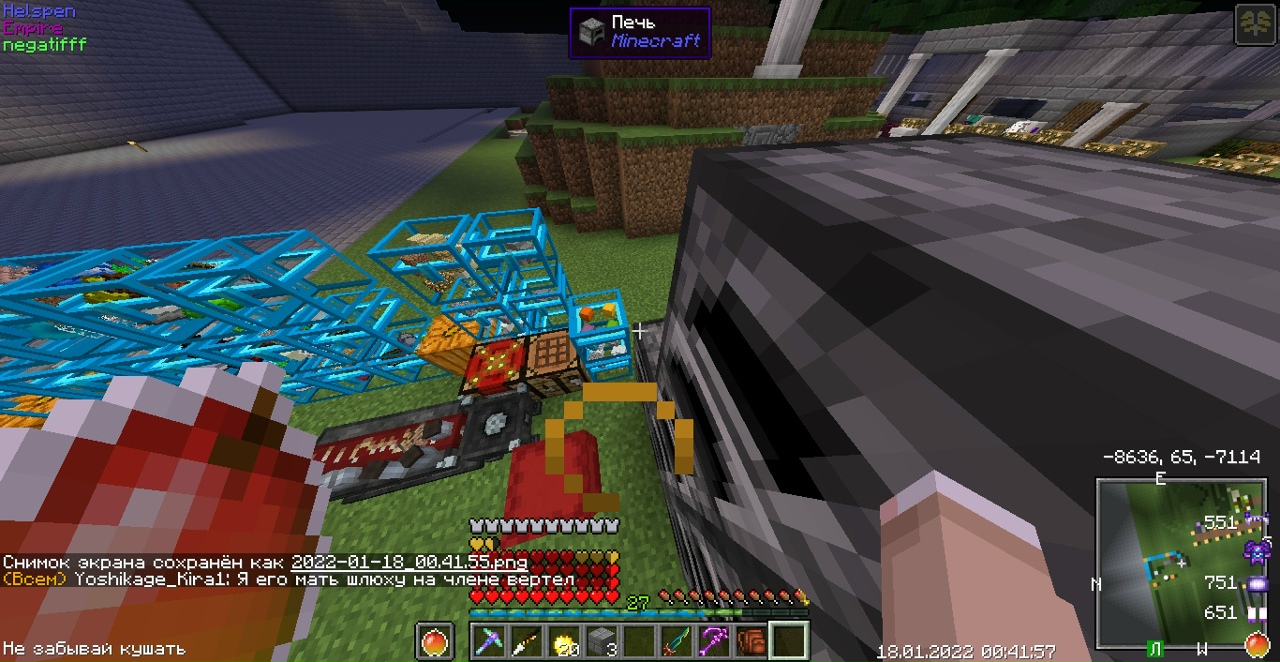
Task: Click the winged status effect icon
Action: coord(1254,25)
